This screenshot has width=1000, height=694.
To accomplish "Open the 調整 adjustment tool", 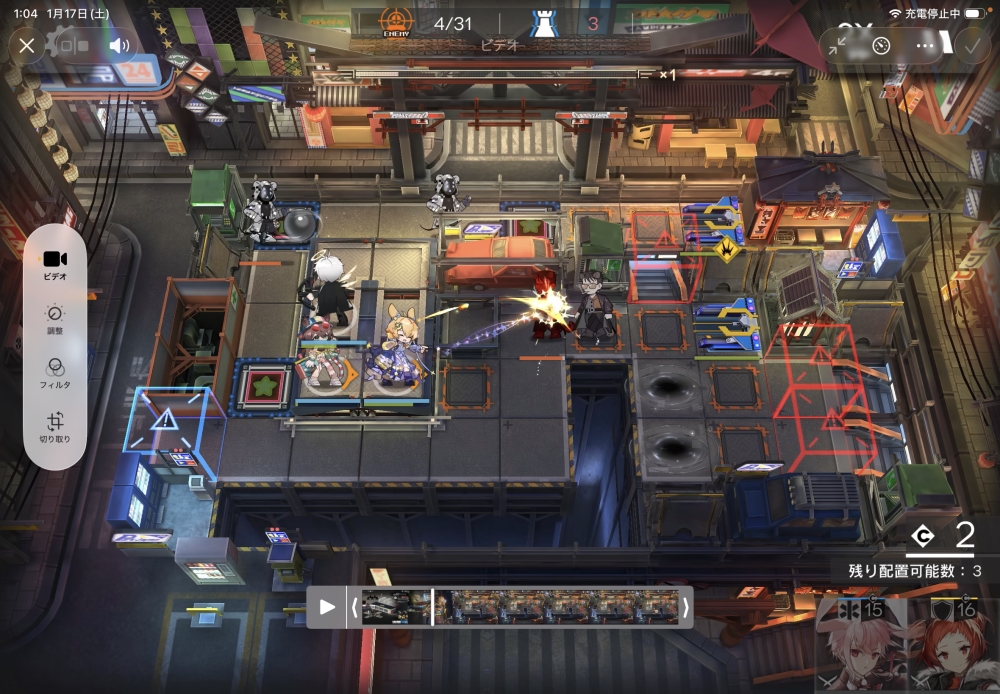I will 55,317.
